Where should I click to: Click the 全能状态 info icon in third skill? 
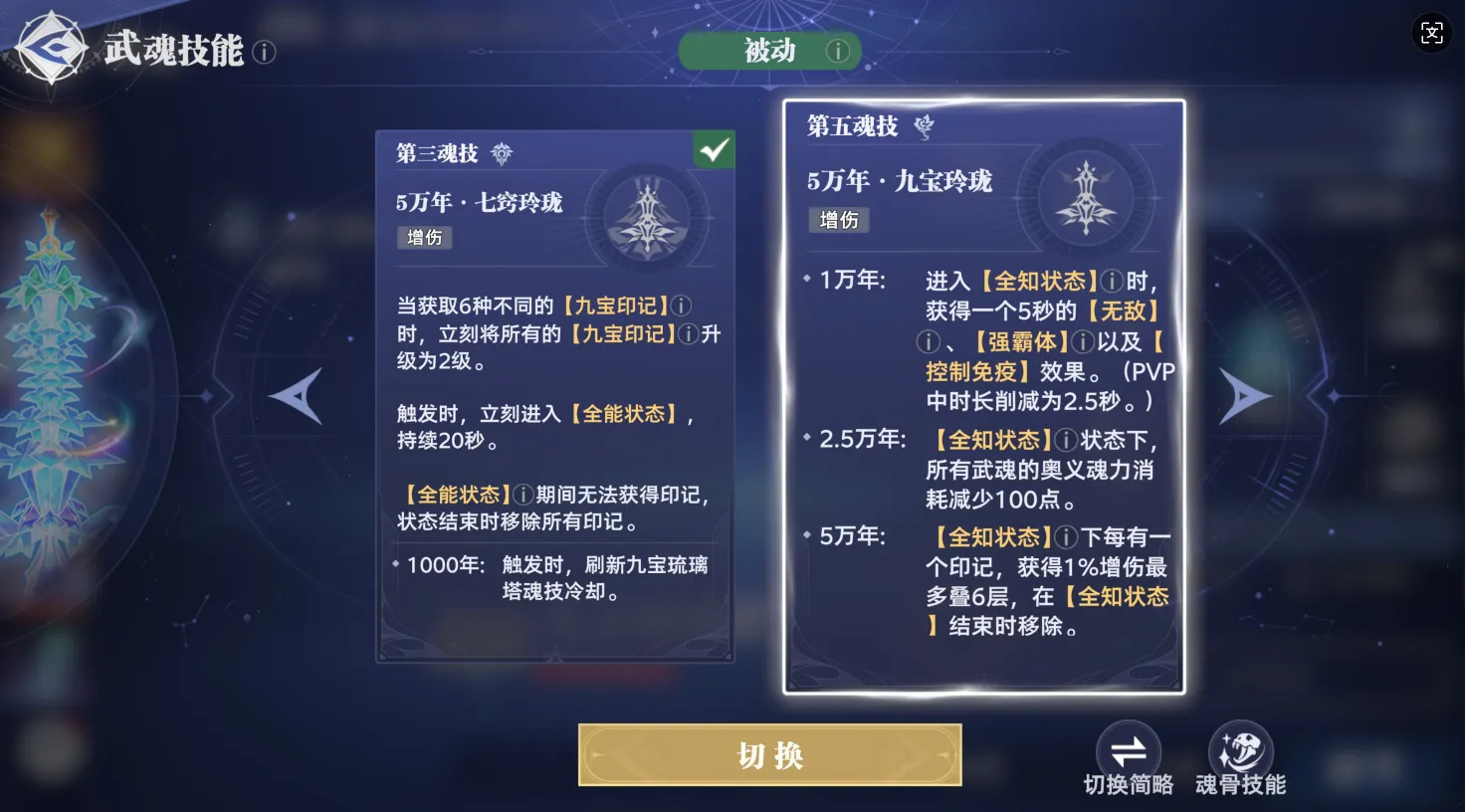click(523, 492)
